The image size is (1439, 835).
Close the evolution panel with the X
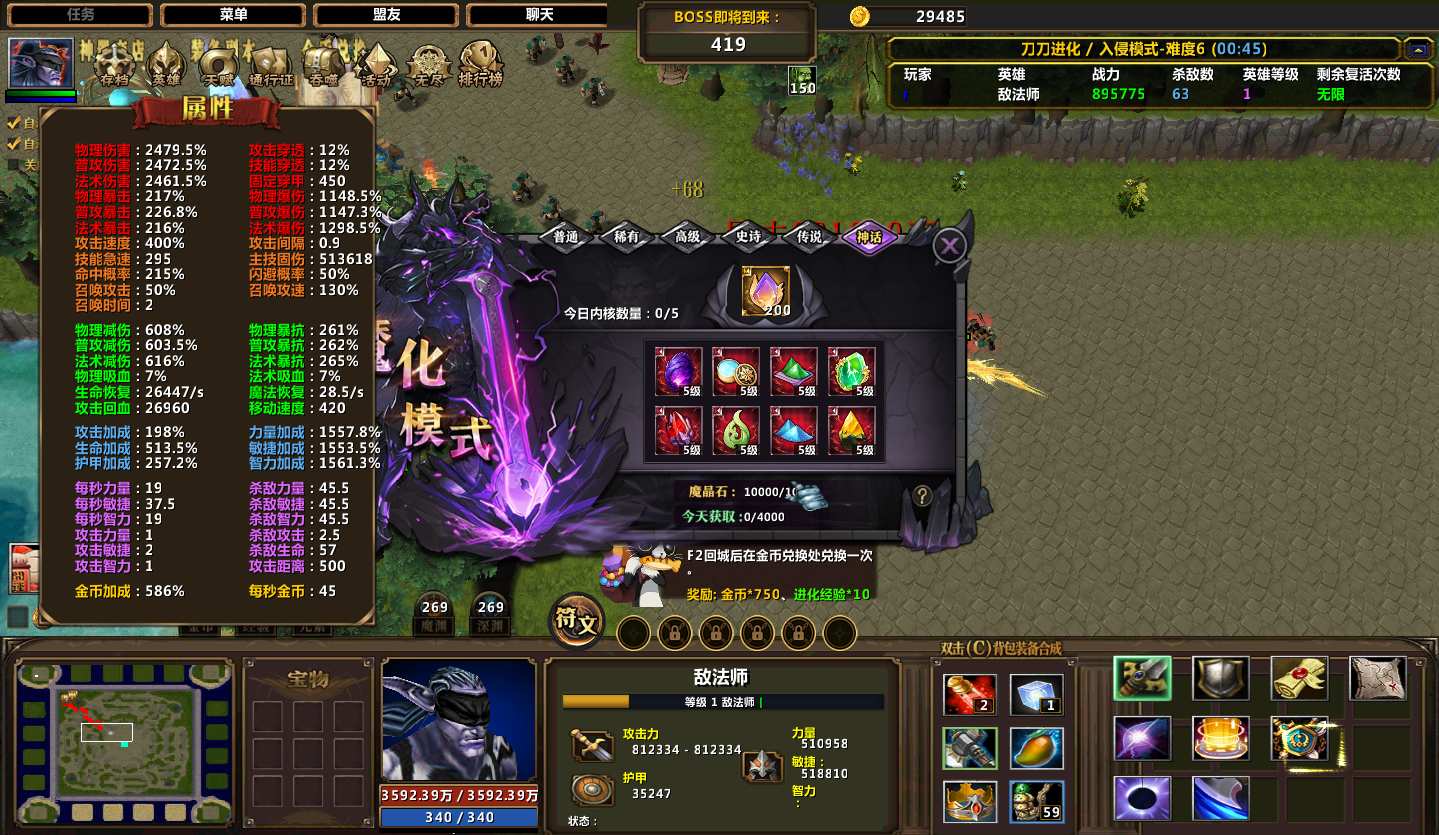(x=949, y=245)
